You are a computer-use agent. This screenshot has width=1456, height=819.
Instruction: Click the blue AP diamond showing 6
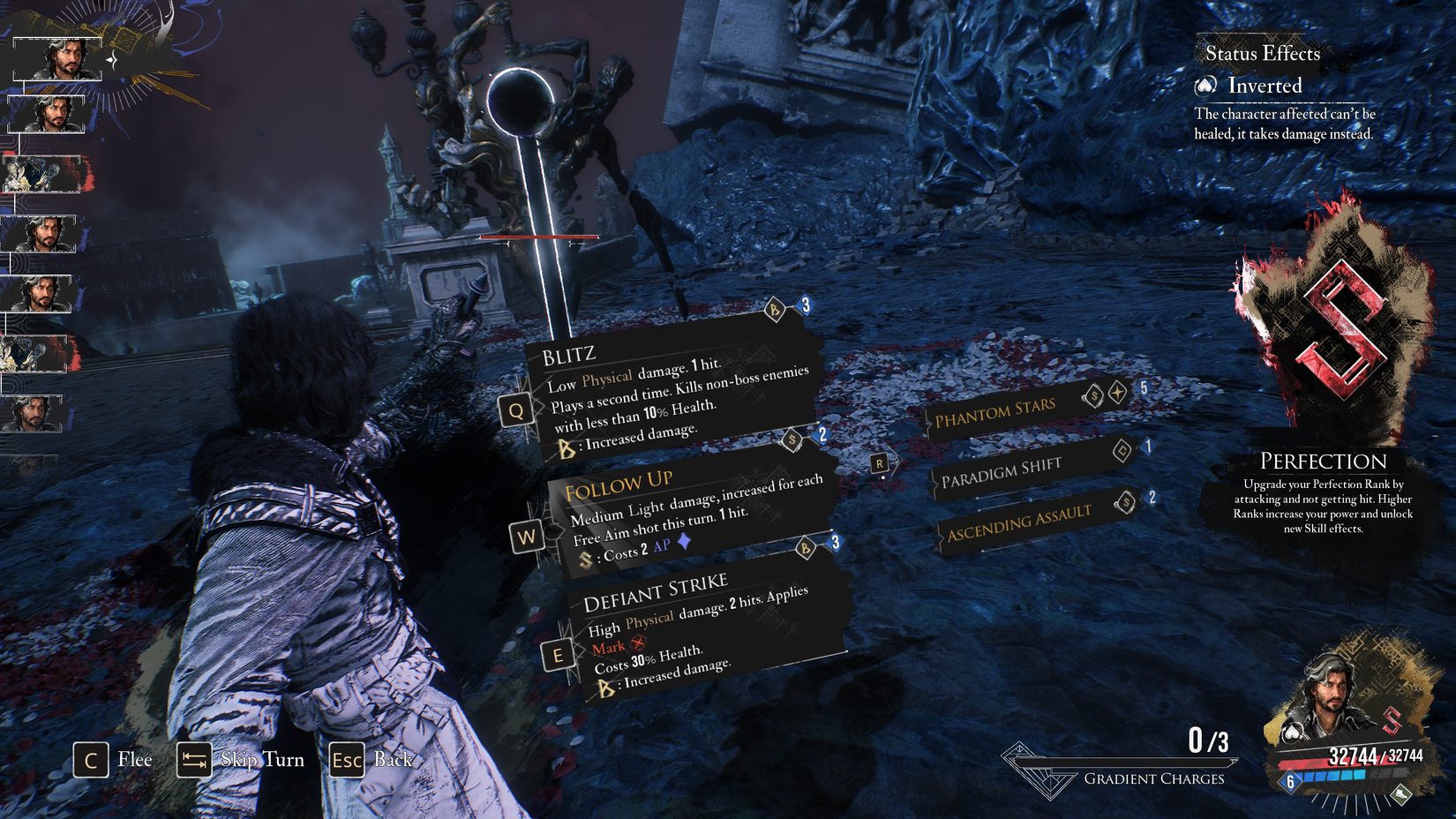coord(1291,782)
